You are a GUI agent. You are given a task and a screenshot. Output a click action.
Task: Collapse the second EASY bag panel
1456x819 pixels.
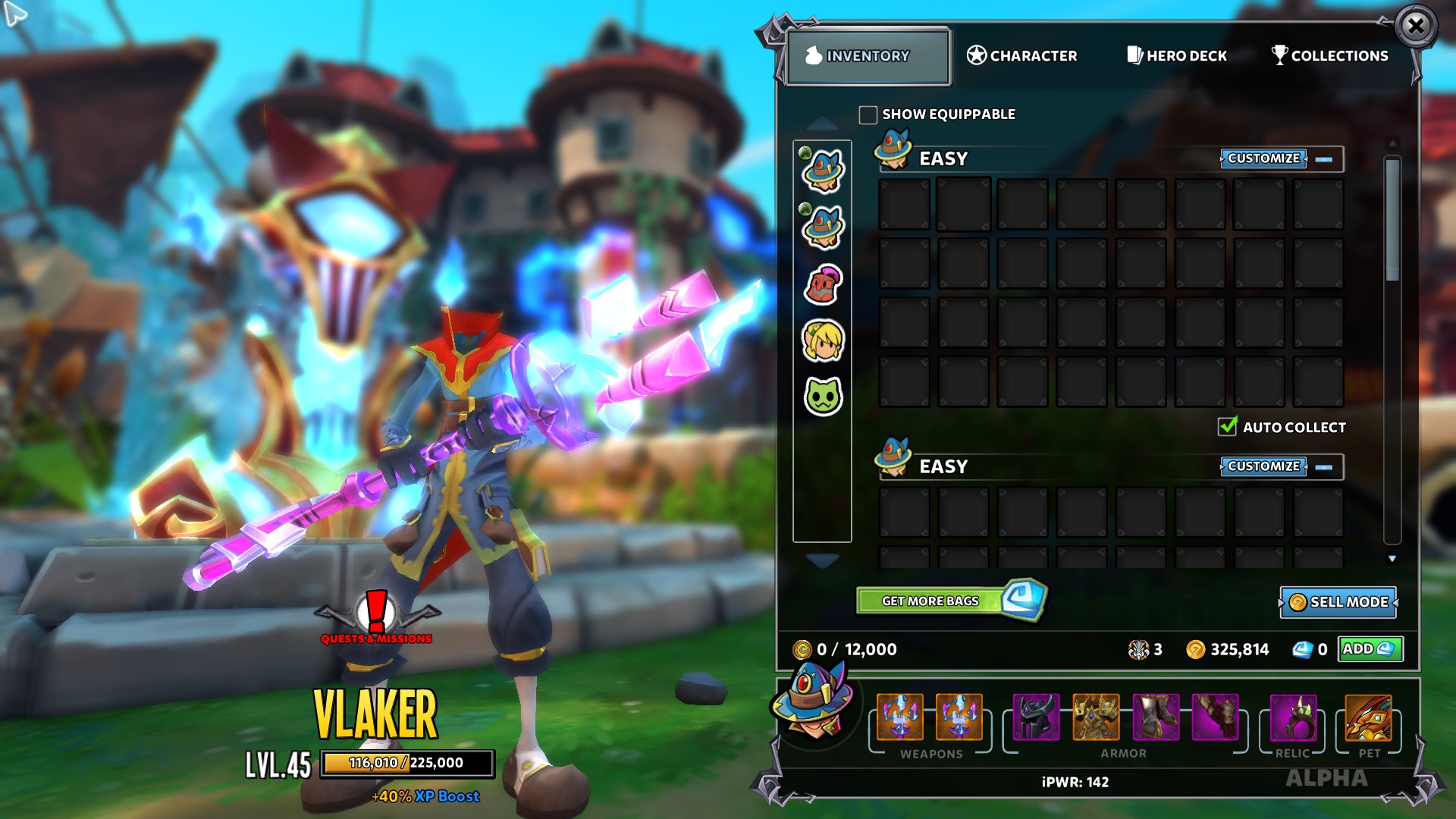point(1325,468)
